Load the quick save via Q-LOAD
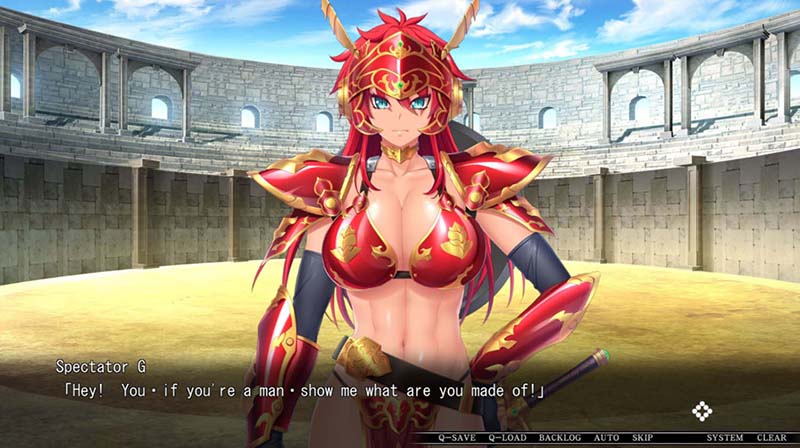Screen dimensions: 800x448 510,438
